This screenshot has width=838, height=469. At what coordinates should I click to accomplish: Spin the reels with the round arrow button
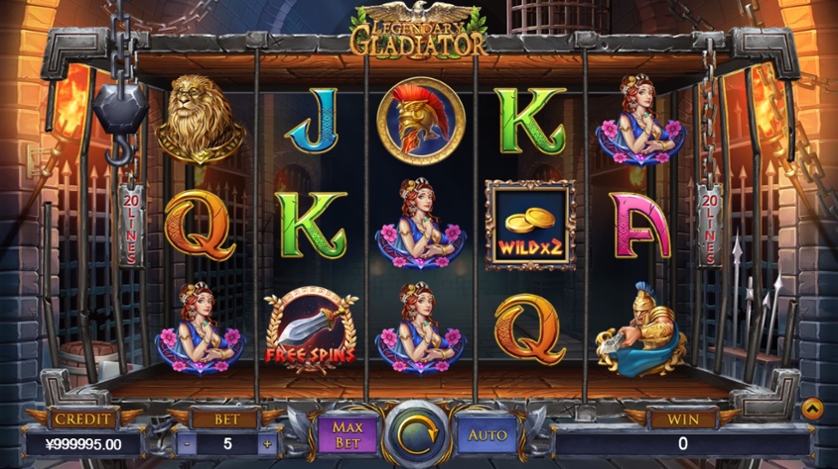click(417, 436)
